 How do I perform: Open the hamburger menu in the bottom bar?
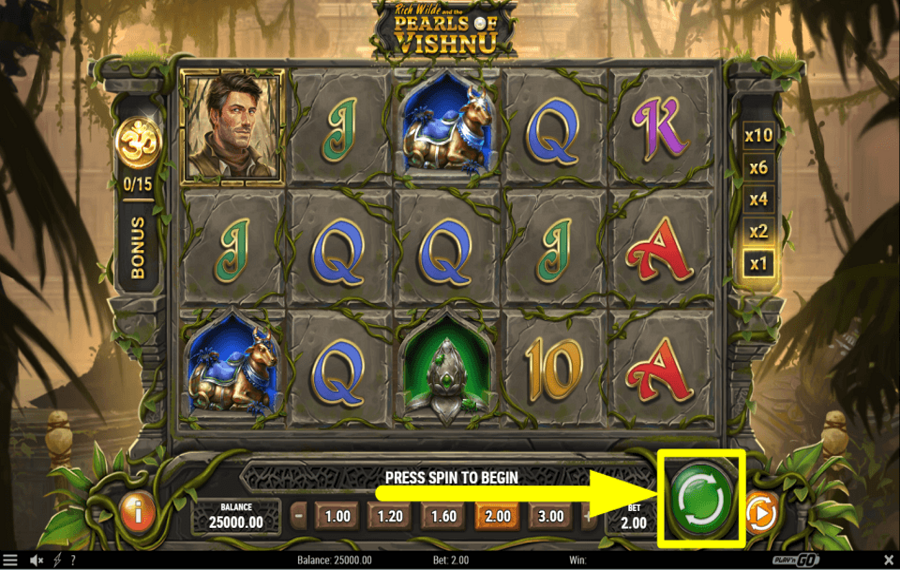pyautogui.click(x=10, y=560)
